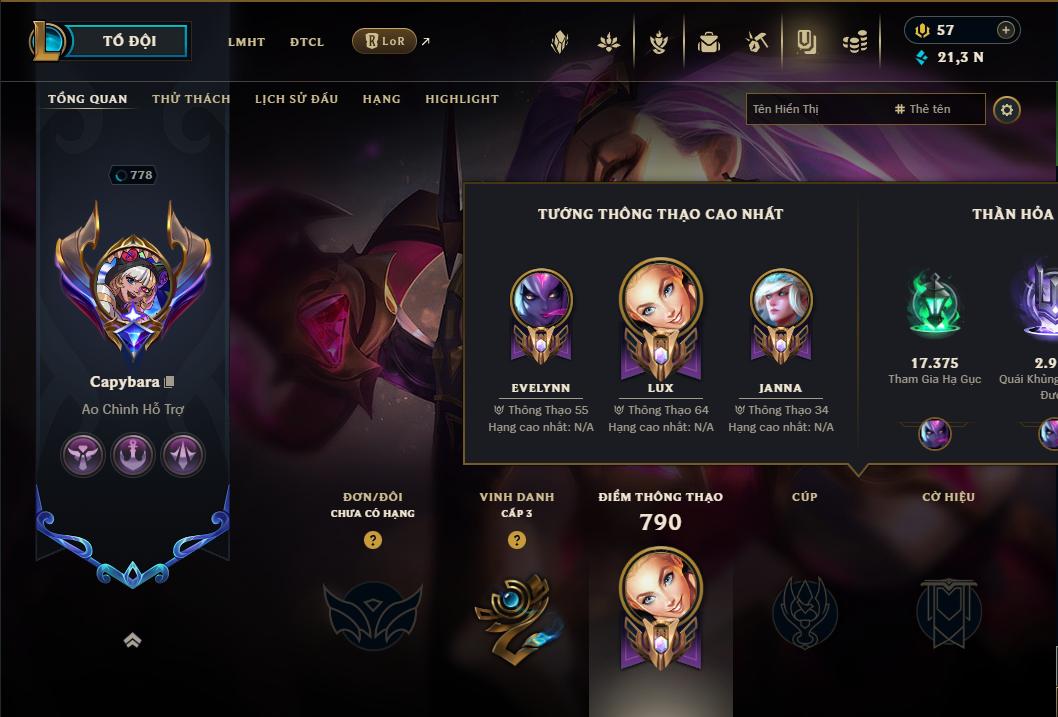Open the LỊCH SỬ ĐẤU tab
This screenshot has width=1058, height=717.
tap(296, 99)
